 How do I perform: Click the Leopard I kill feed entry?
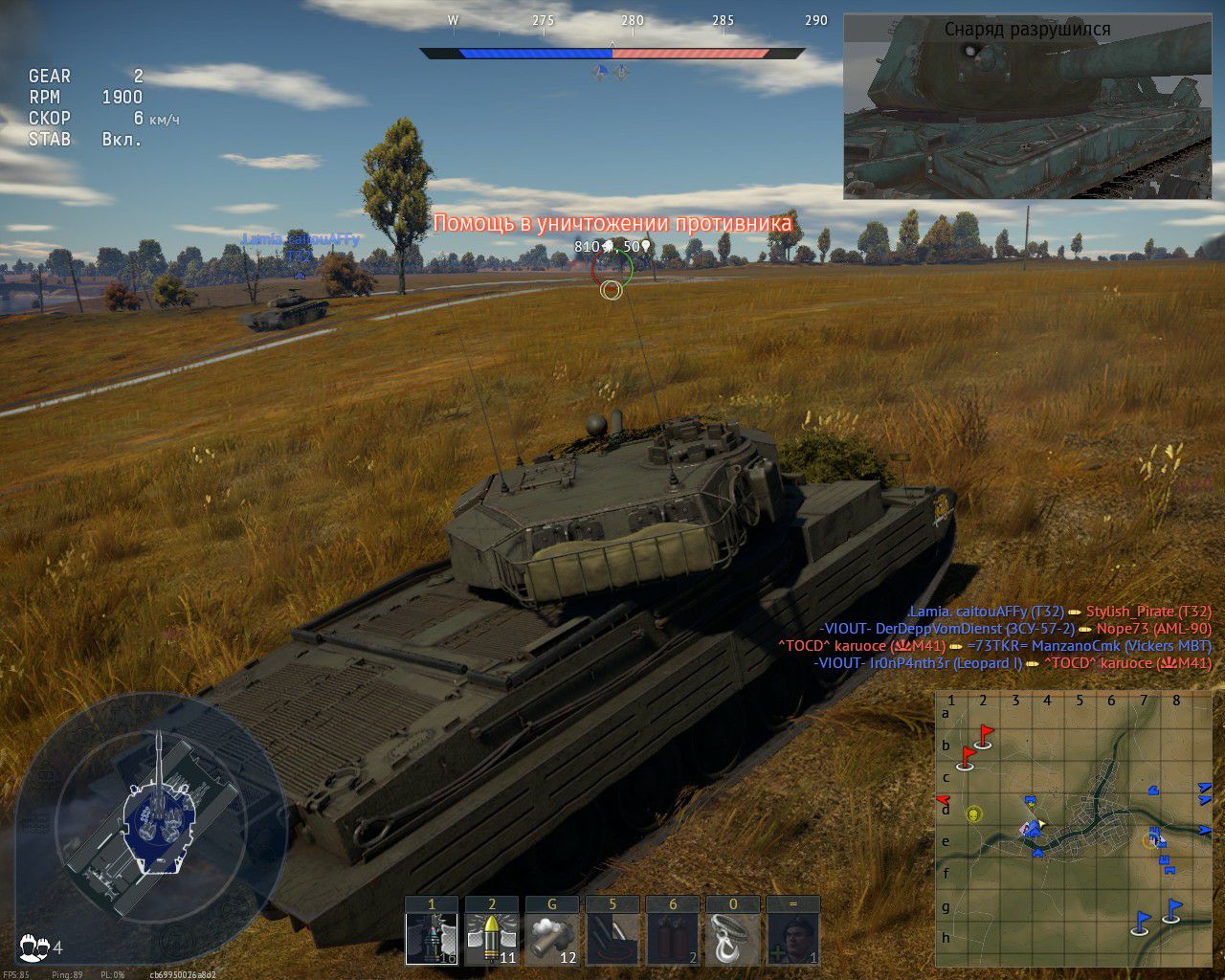pyautogui.click(x=1013, y=663)
